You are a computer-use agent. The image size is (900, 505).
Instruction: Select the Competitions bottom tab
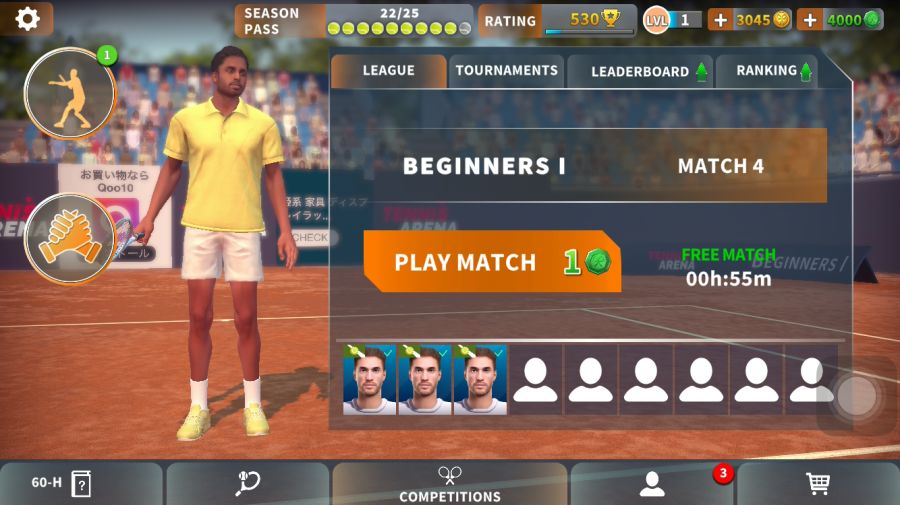[449, 483]
